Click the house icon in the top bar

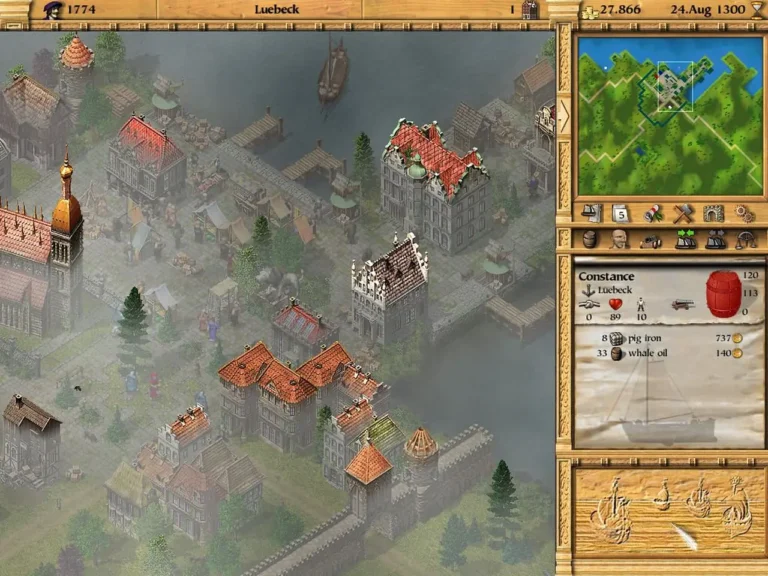(x=530, y=9)
